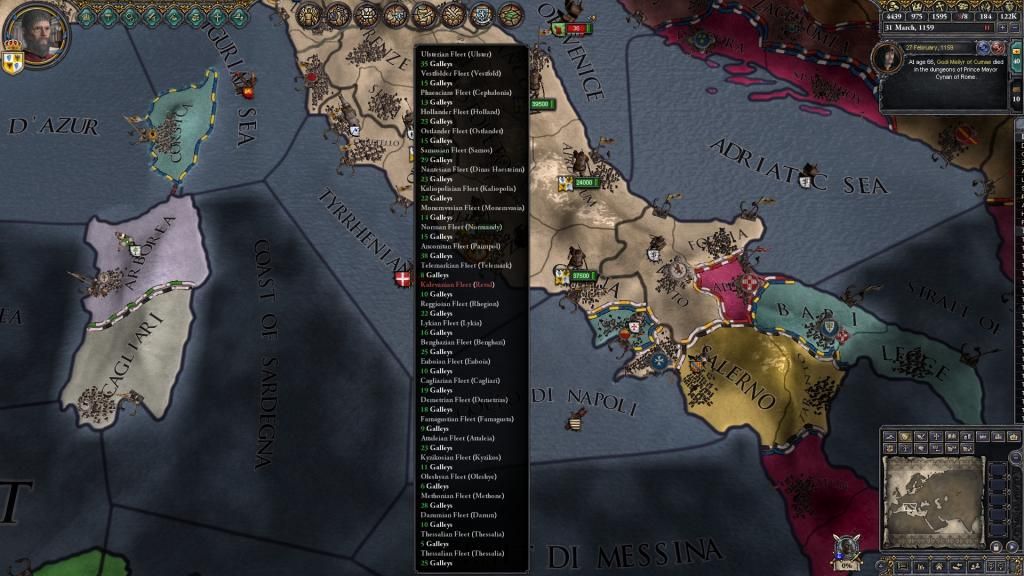Select the 39500 army unit counter

point(539,104)
